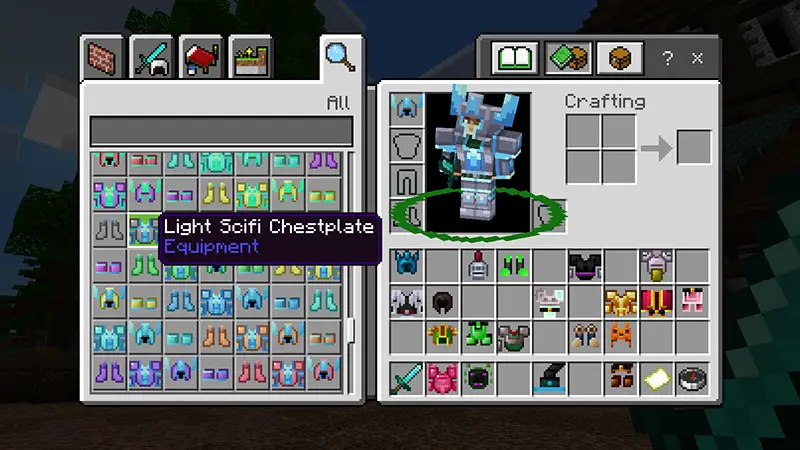This screenshot has width=800, height=450.
Task: Pick the Light Scifi Chestplate from the item list
Action: tap(144, 229)
